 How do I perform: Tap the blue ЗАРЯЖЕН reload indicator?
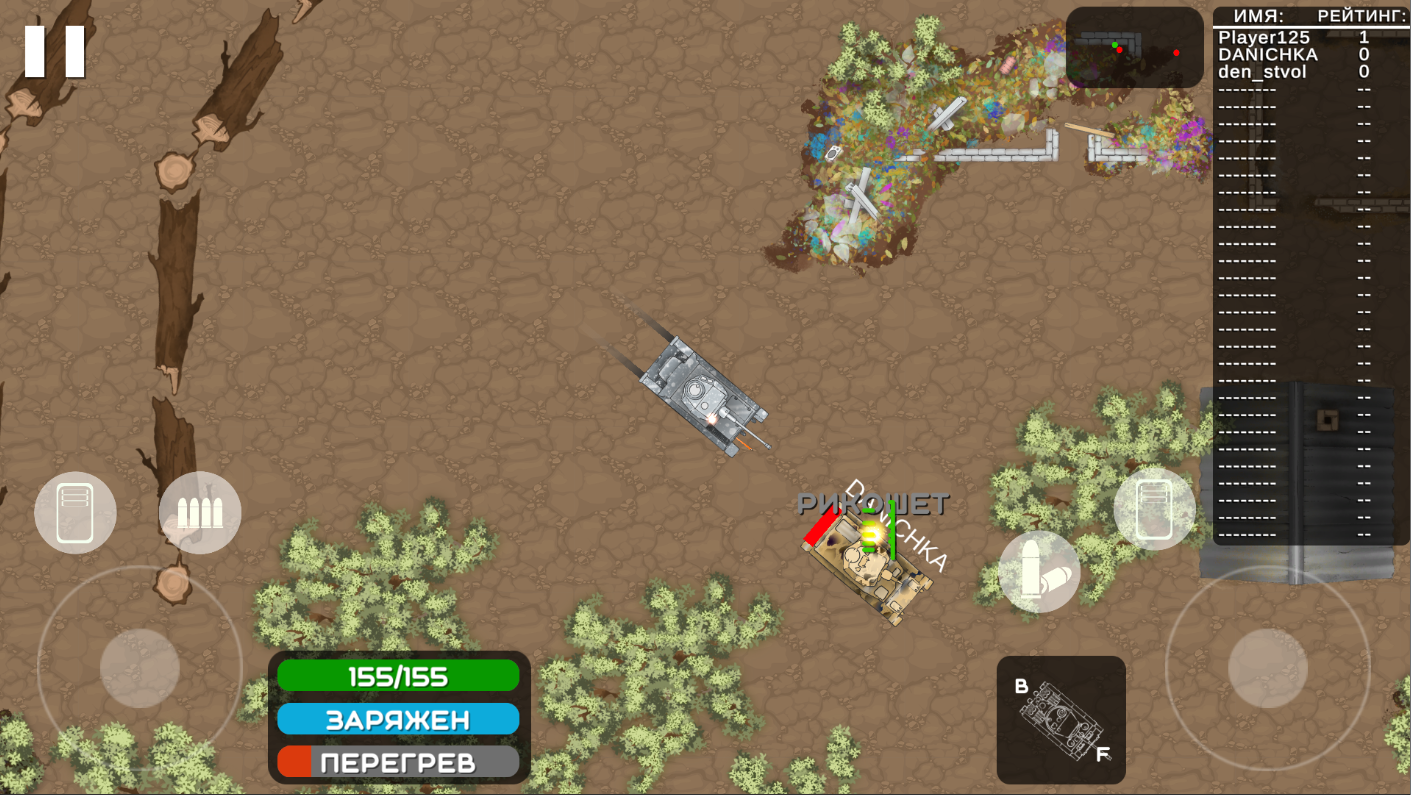398,718
